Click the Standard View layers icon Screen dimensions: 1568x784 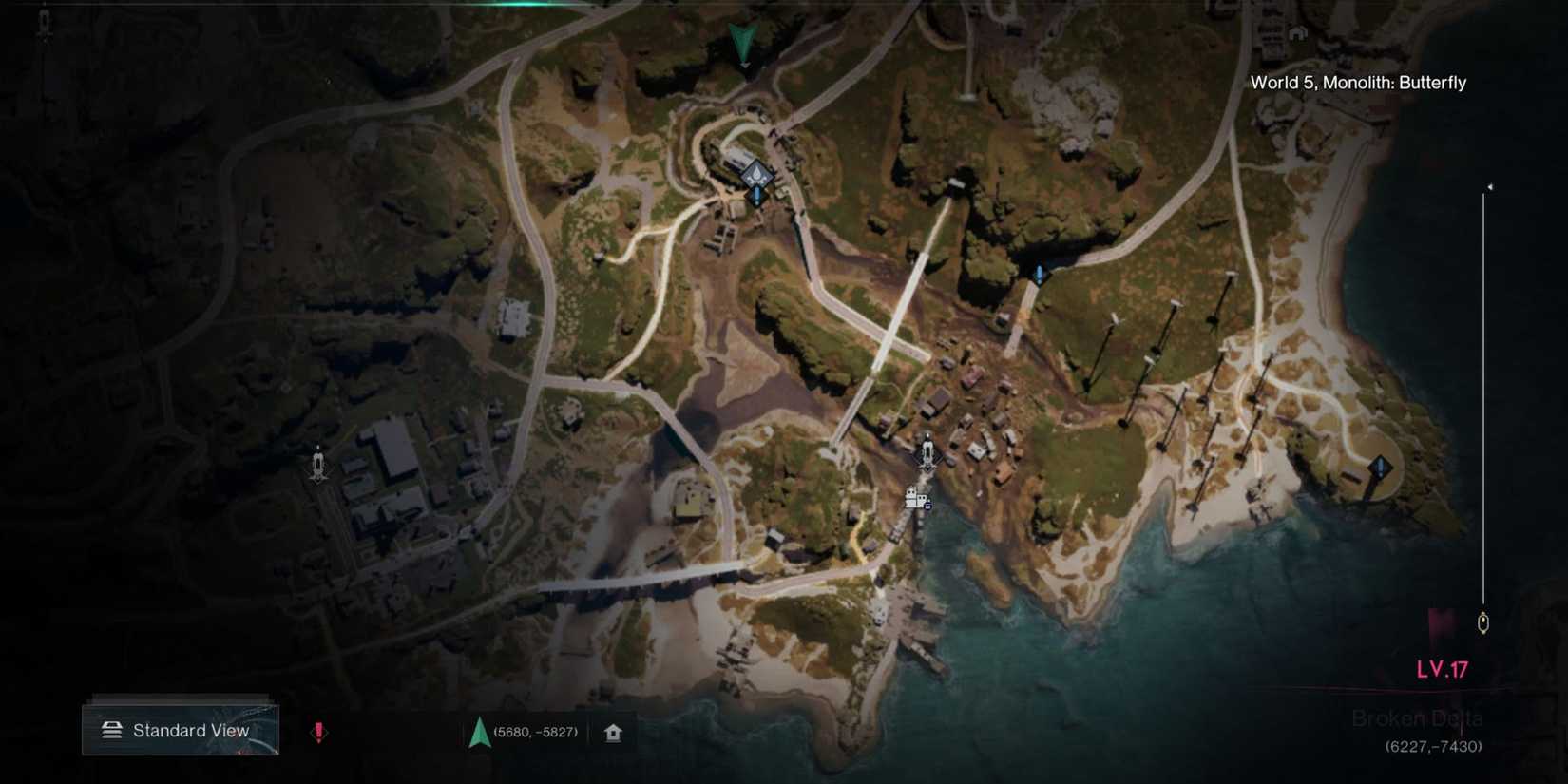[x=111, y=730]
